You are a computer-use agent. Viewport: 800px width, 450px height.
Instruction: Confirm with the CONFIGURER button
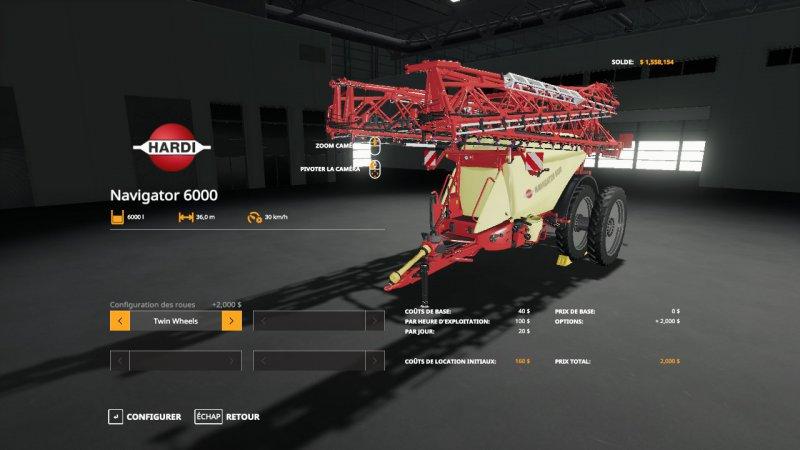146,416
